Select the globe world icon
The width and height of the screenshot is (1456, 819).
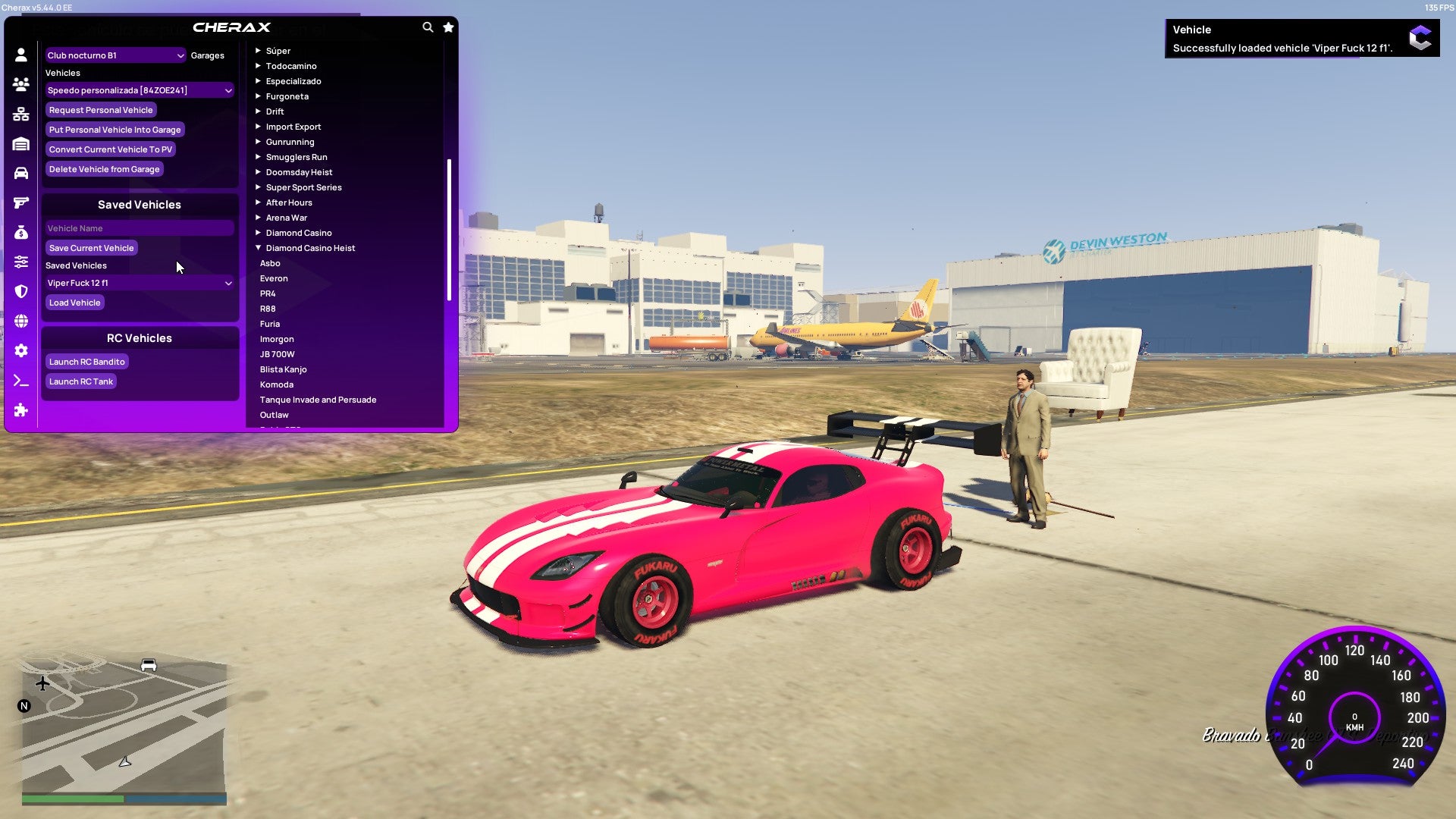pyautogui.click(x=20, y=320)
